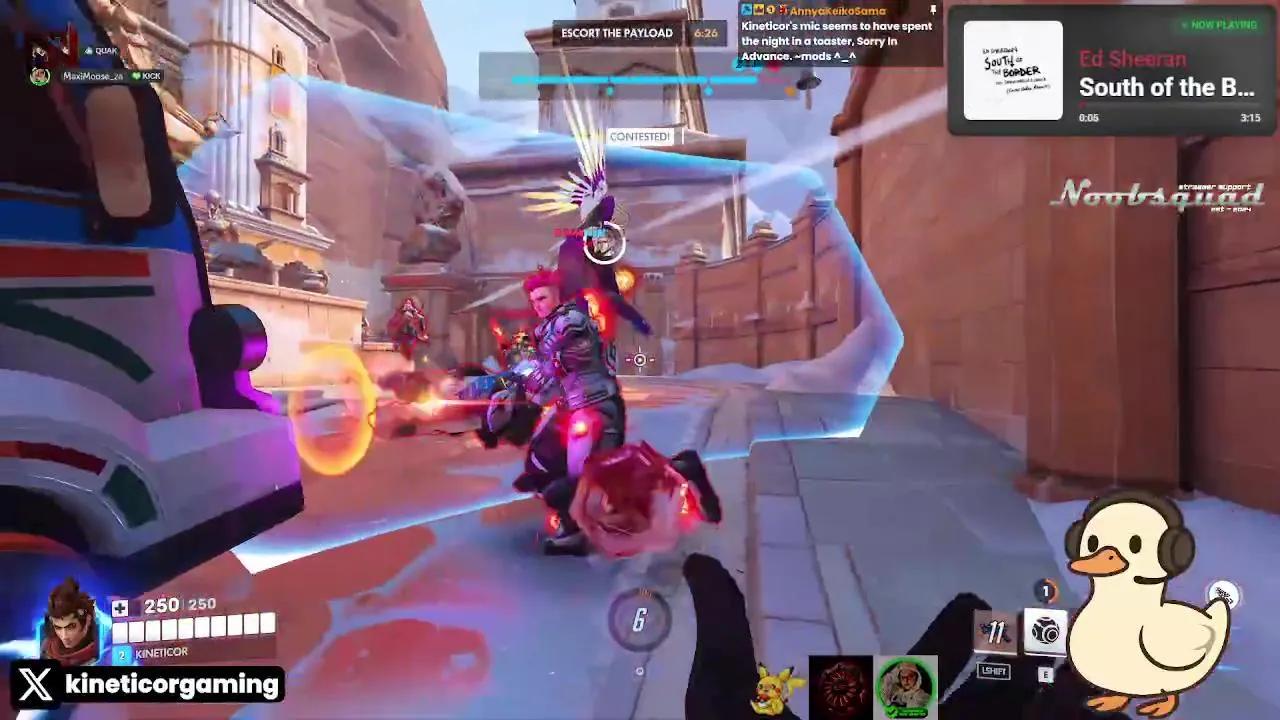Viewport: 1280px width, 720px height.
Task: Toggle the QUAK badge on the enemy nameplate
Action: 100,50
